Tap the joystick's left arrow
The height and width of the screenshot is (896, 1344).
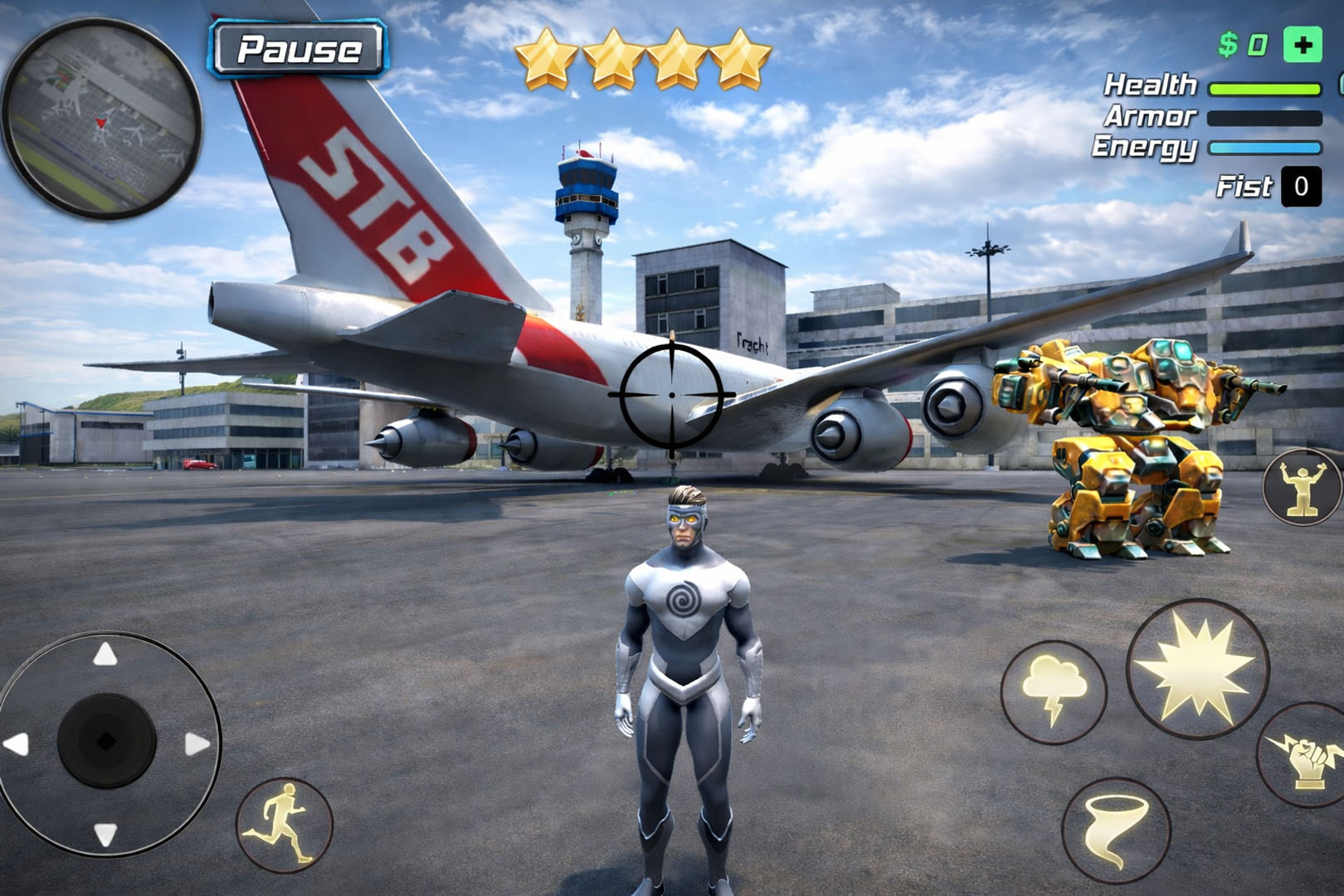pos(17,743)
